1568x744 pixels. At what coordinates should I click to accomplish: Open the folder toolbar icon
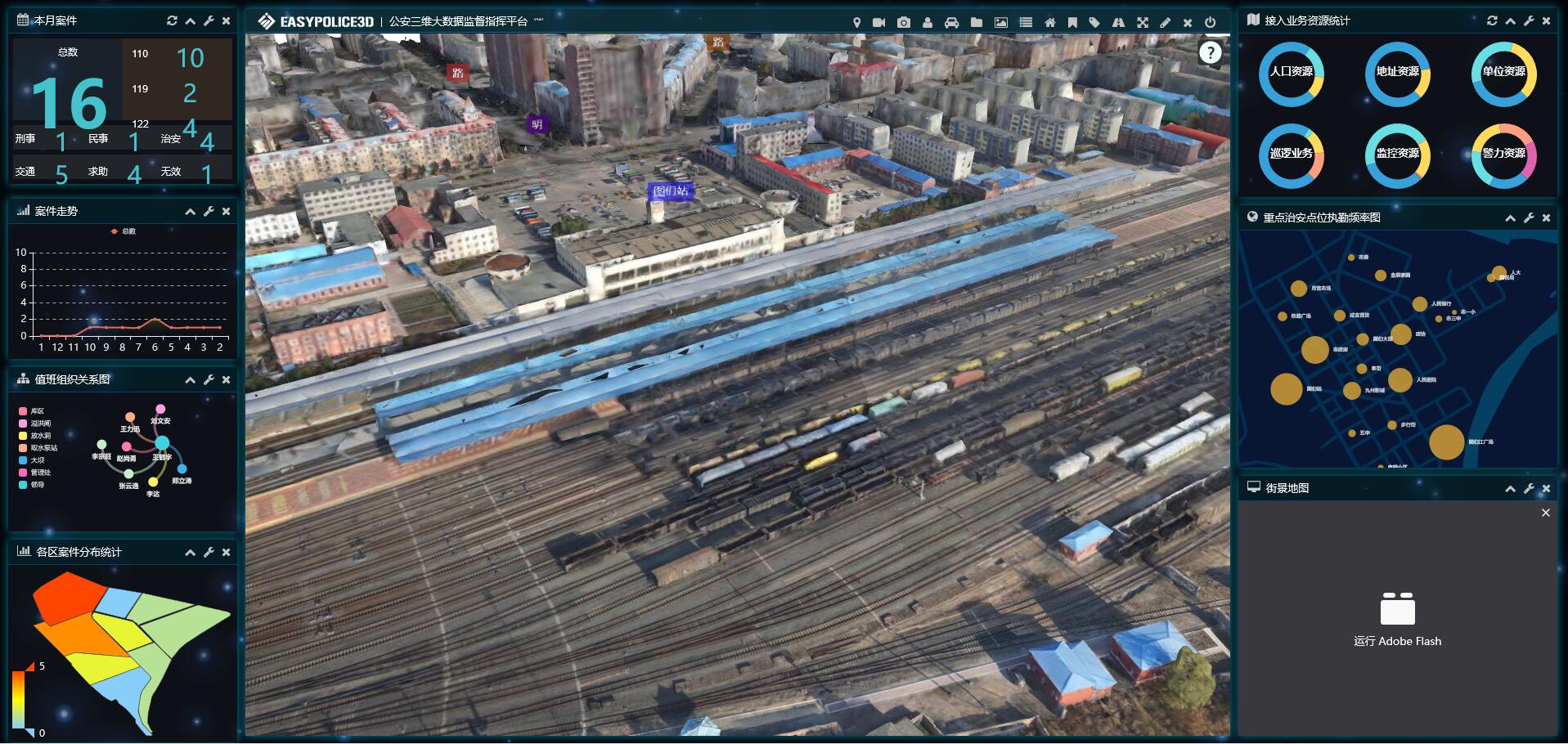click(976, 23)
